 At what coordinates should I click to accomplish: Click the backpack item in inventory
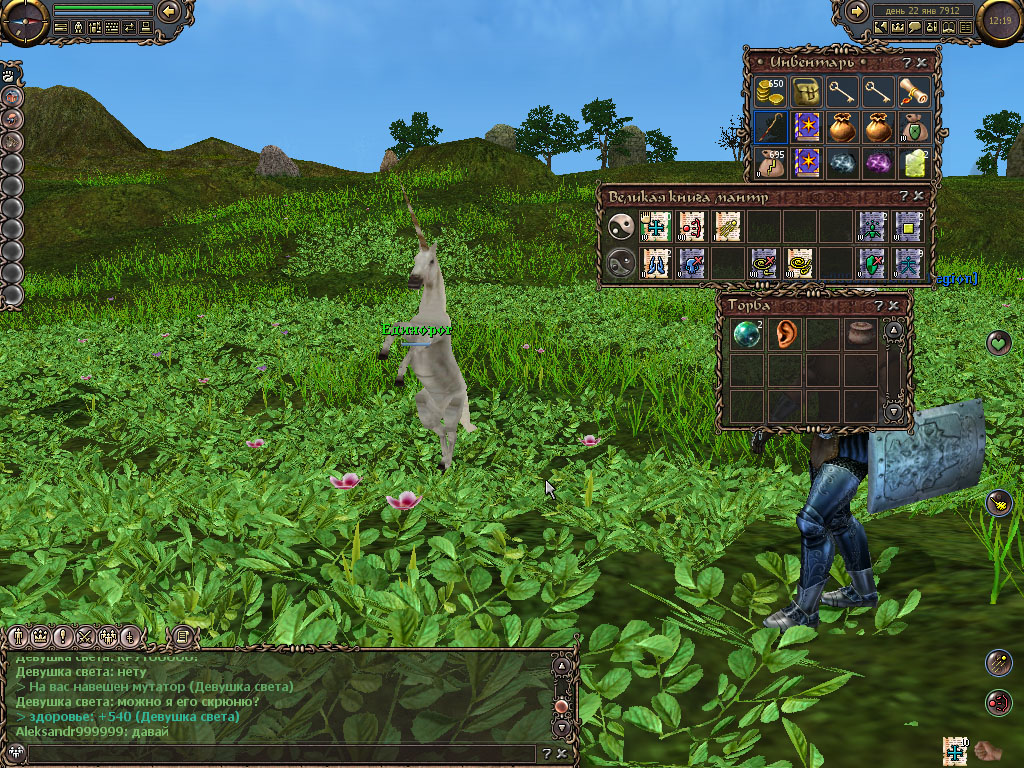pyautogui.click(x=806, y=93)
